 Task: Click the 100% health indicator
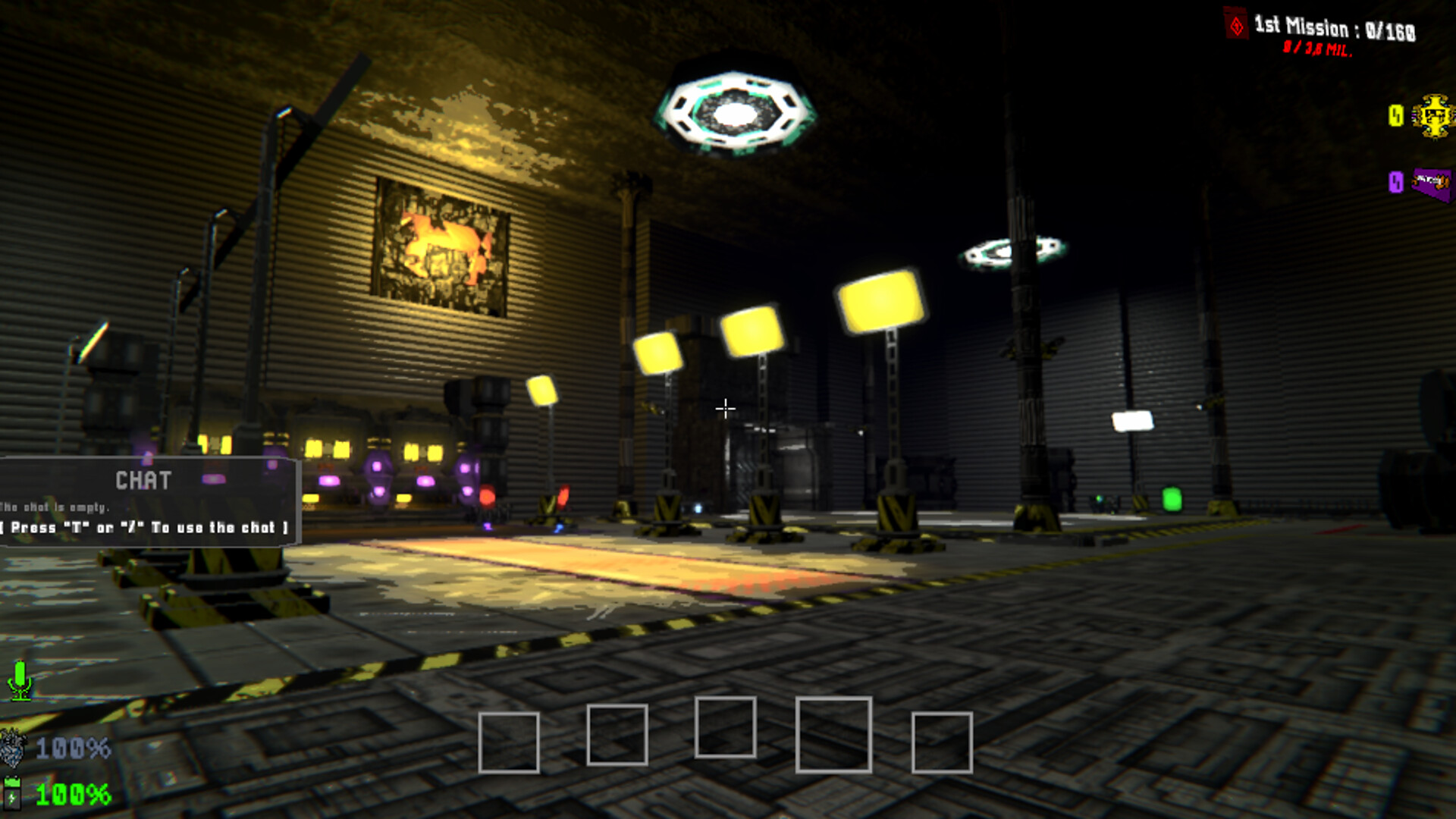[72, 747]
